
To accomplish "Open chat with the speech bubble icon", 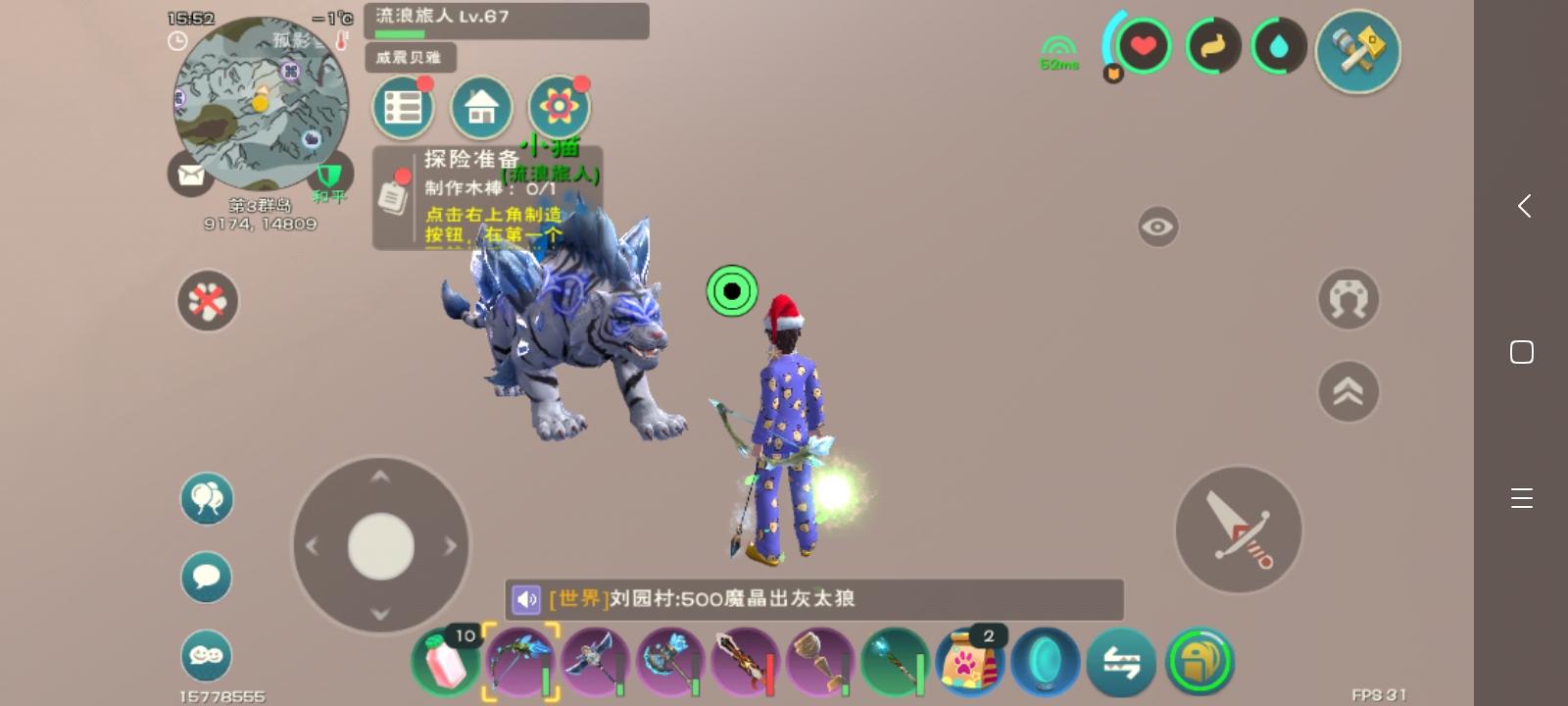I will (x=206, y=578).
